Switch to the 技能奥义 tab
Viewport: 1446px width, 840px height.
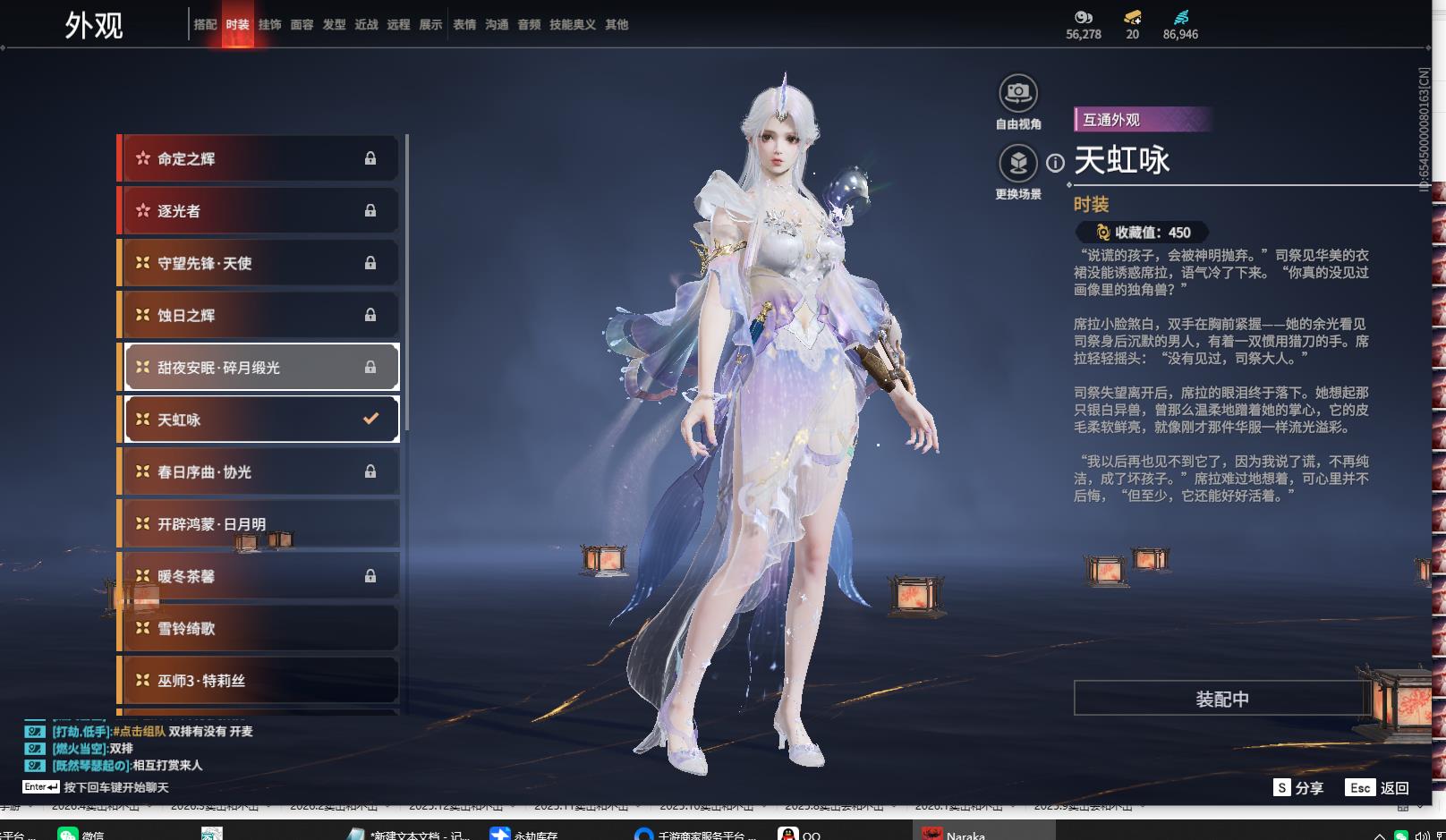pyautogui.click(x=572, y=25)
